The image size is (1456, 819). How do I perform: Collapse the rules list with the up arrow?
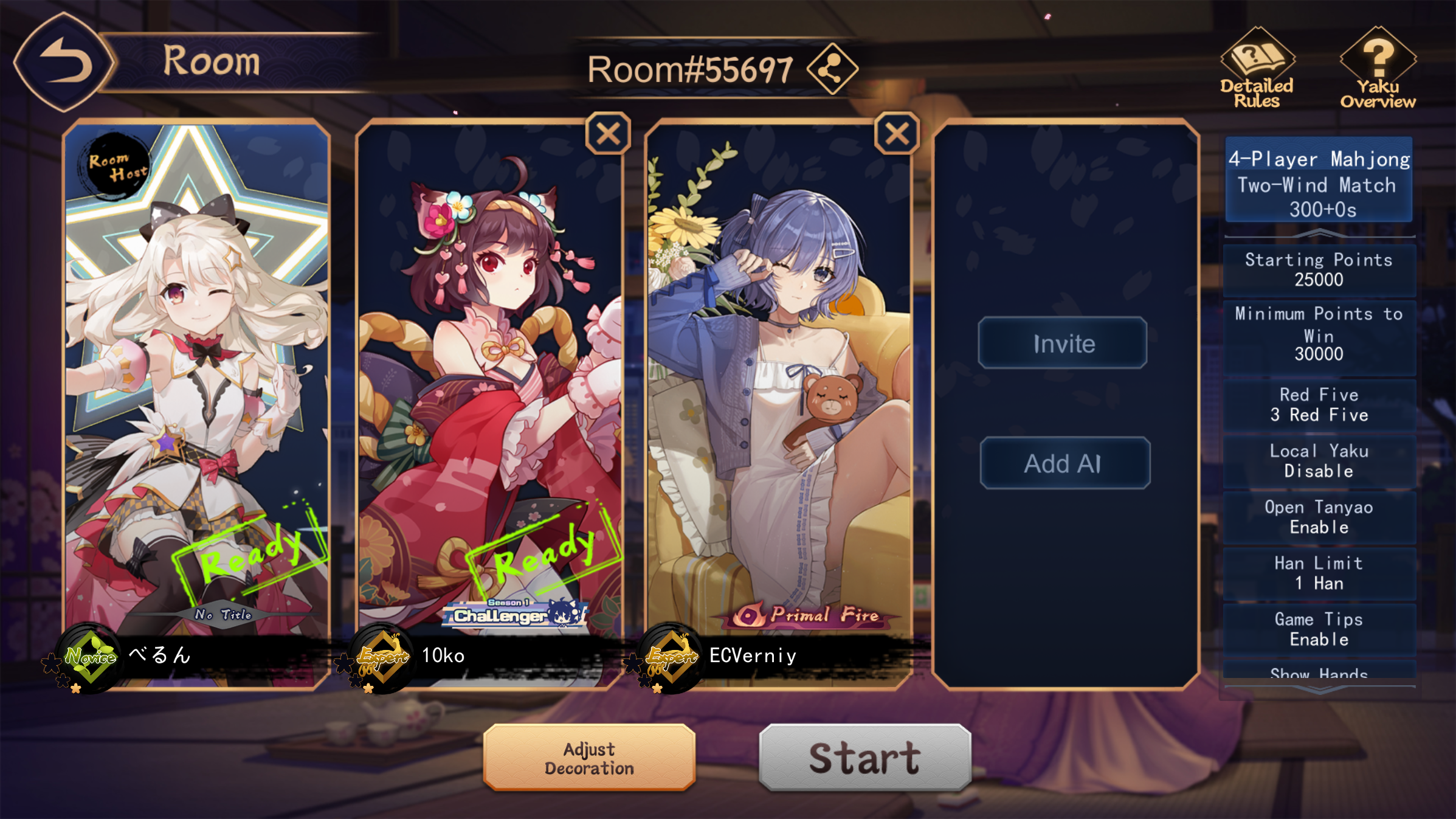[x=1319, y=233]
